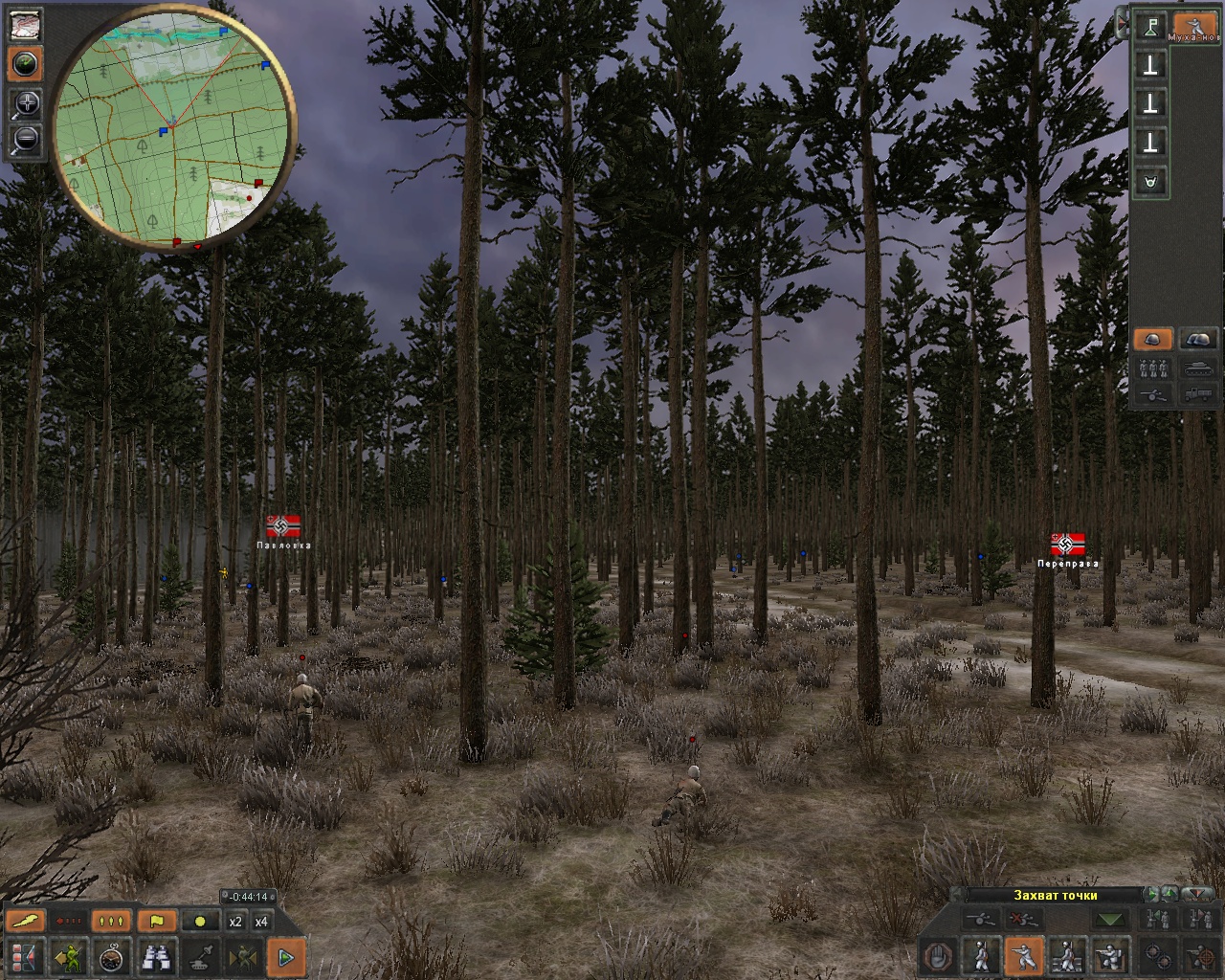Select the highlighted Муха-нов unit card
The image size is (1225, 980).
pos(1194,27)
